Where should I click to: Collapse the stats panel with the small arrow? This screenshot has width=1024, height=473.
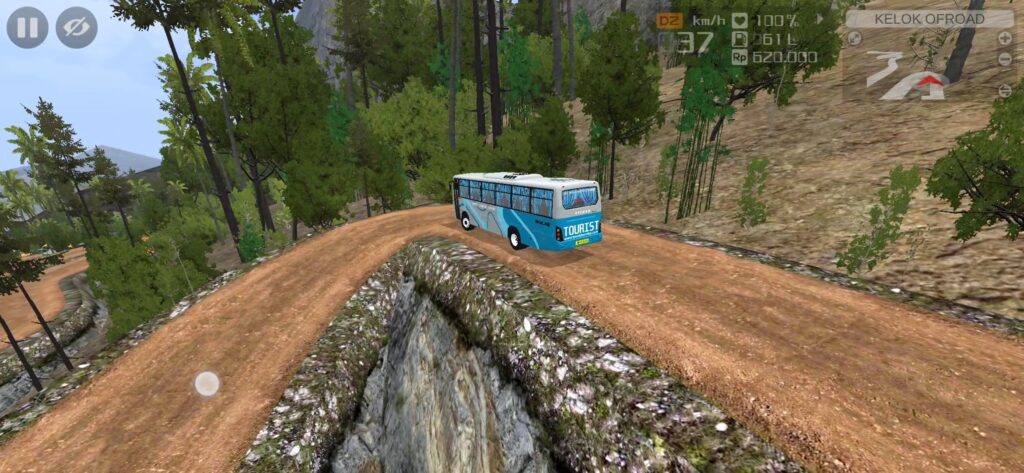point(820,18)
